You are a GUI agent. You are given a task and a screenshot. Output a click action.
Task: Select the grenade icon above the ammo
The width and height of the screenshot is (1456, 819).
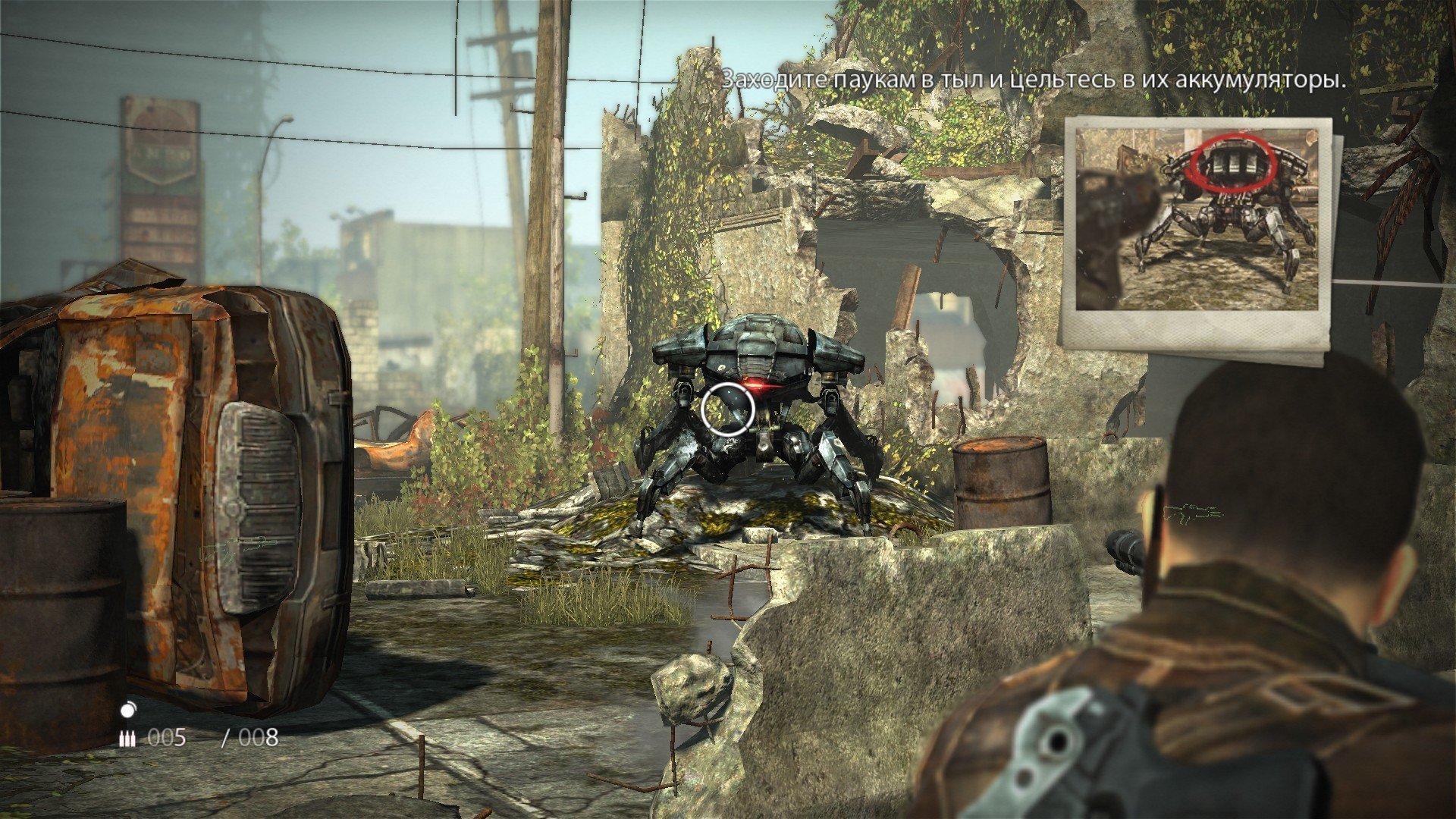pyautogui.click(x=128, y=710)
